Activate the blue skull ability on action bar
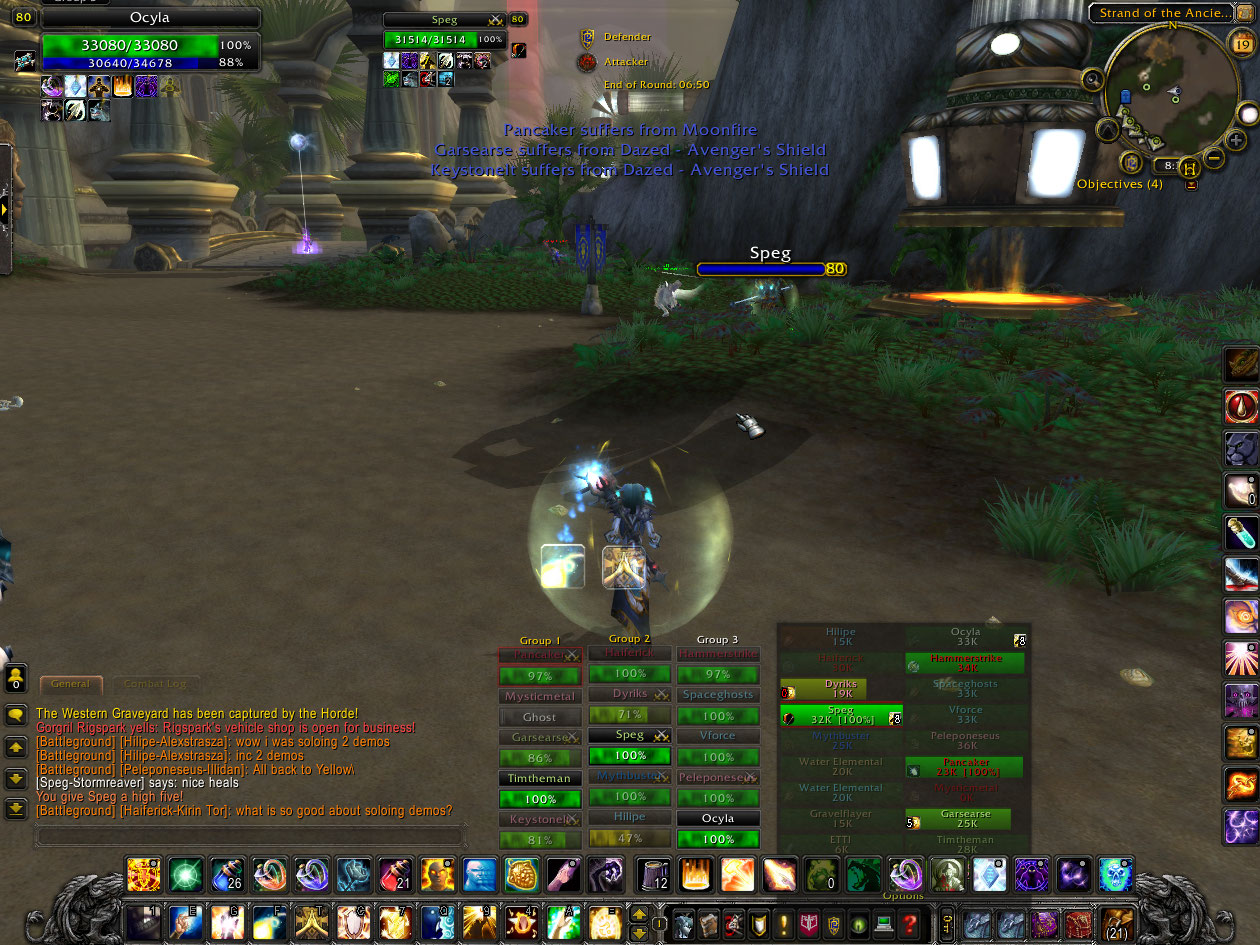 click(x=1115, y=875)
